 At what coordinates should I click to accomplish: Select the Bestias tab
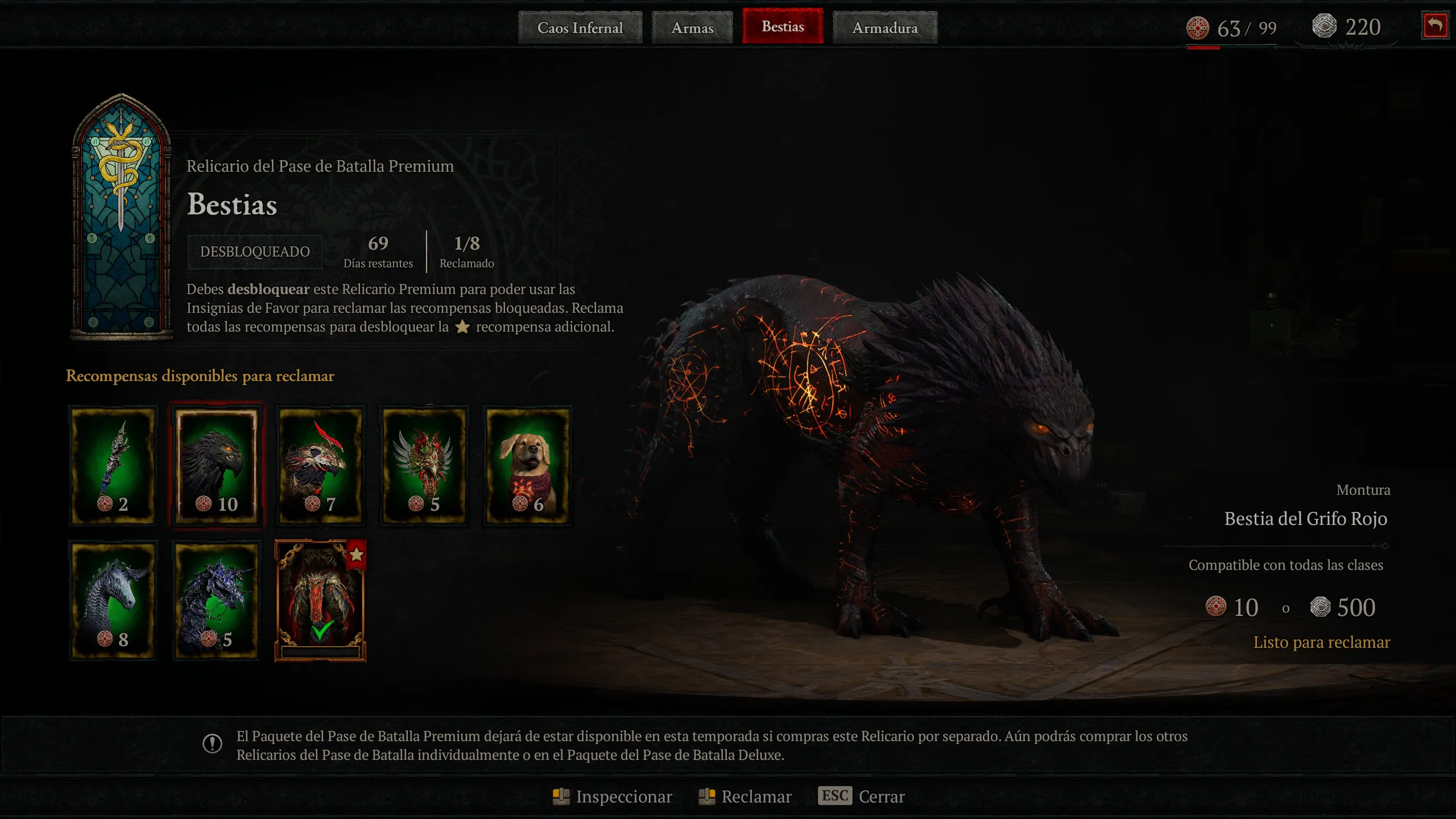(783, 26)
